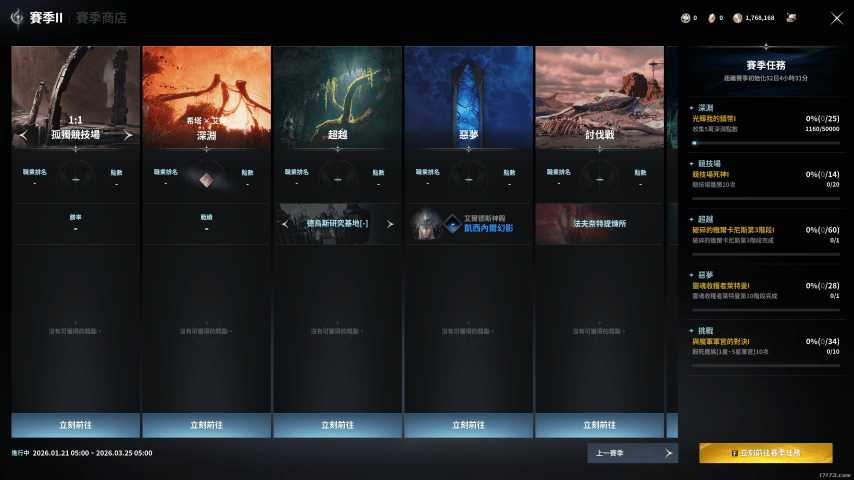Head to 討伐戰 using 立刻前往
854x480 pixels.
click(599, 425)
